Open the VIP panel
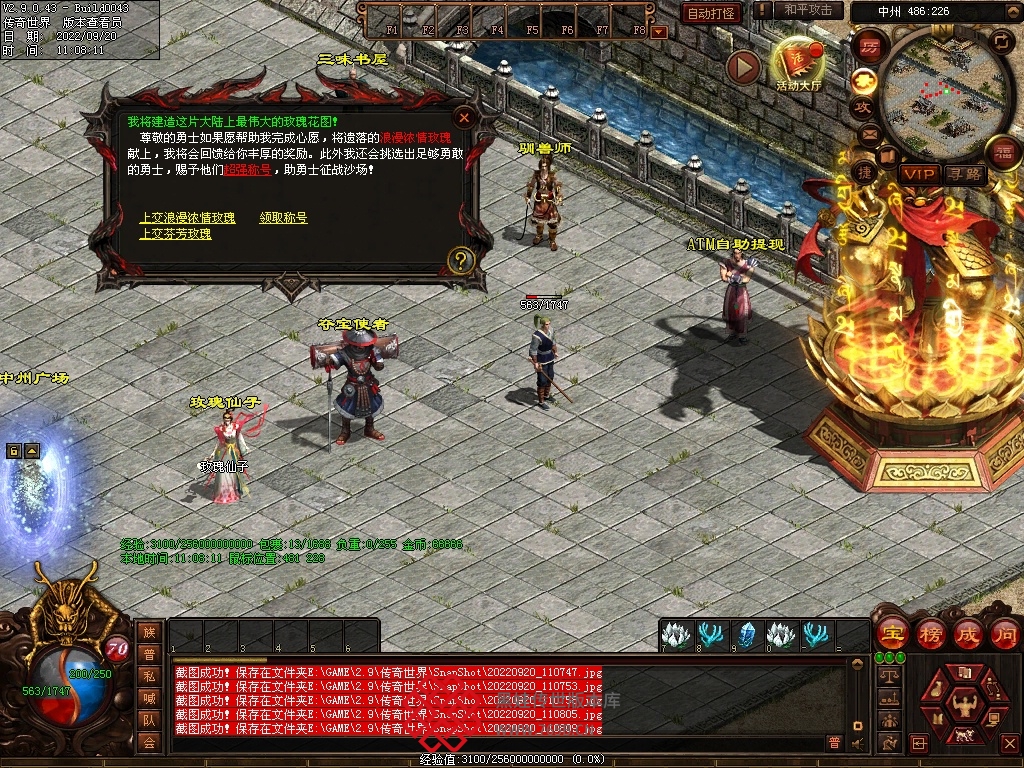The image size is (1024, 768). click(918, 174)
